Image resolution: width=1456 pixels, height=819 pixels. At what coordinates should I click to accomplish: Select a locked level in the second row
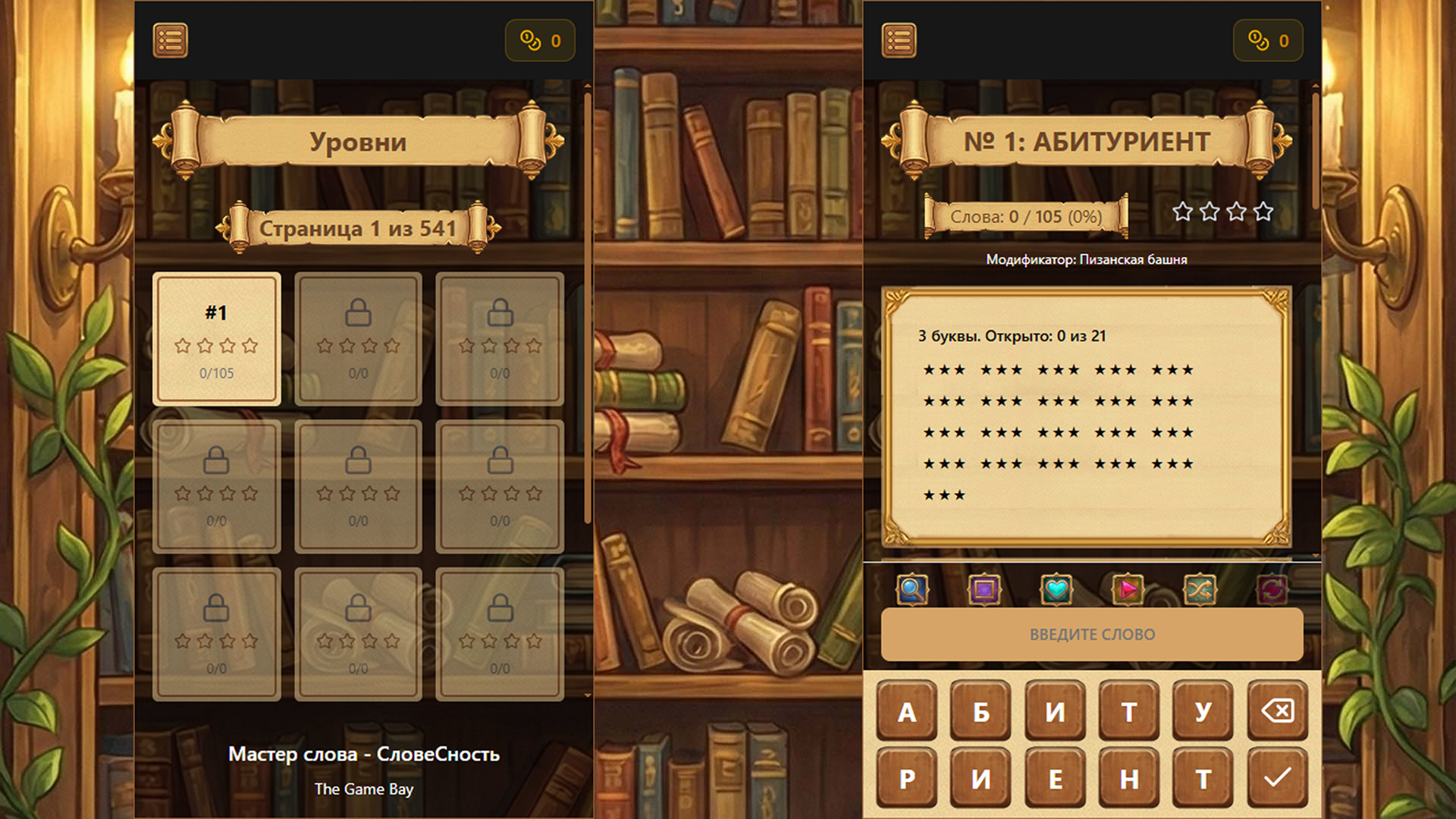click(218, 487)
